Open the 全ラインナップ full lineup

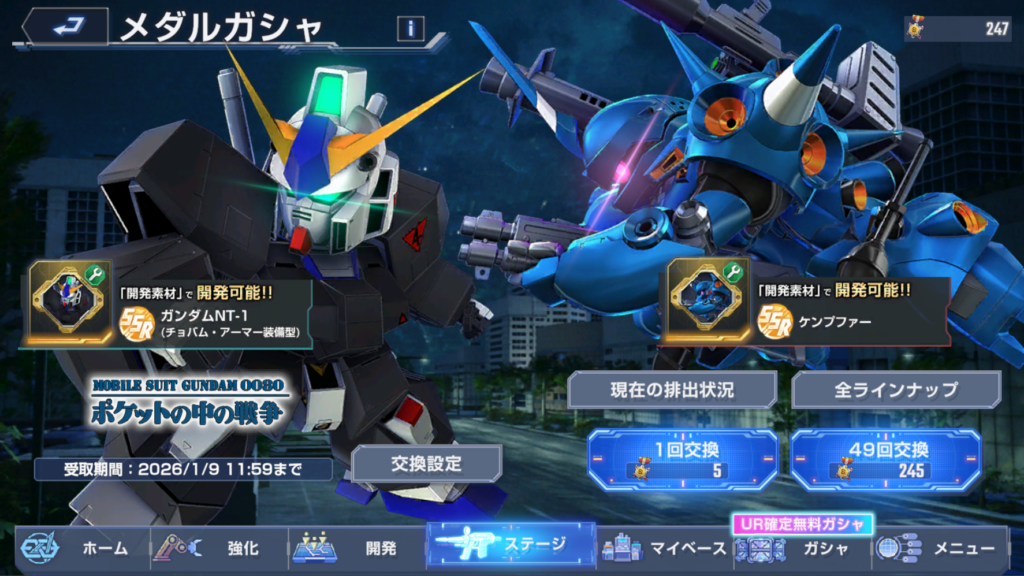[896, 390]
